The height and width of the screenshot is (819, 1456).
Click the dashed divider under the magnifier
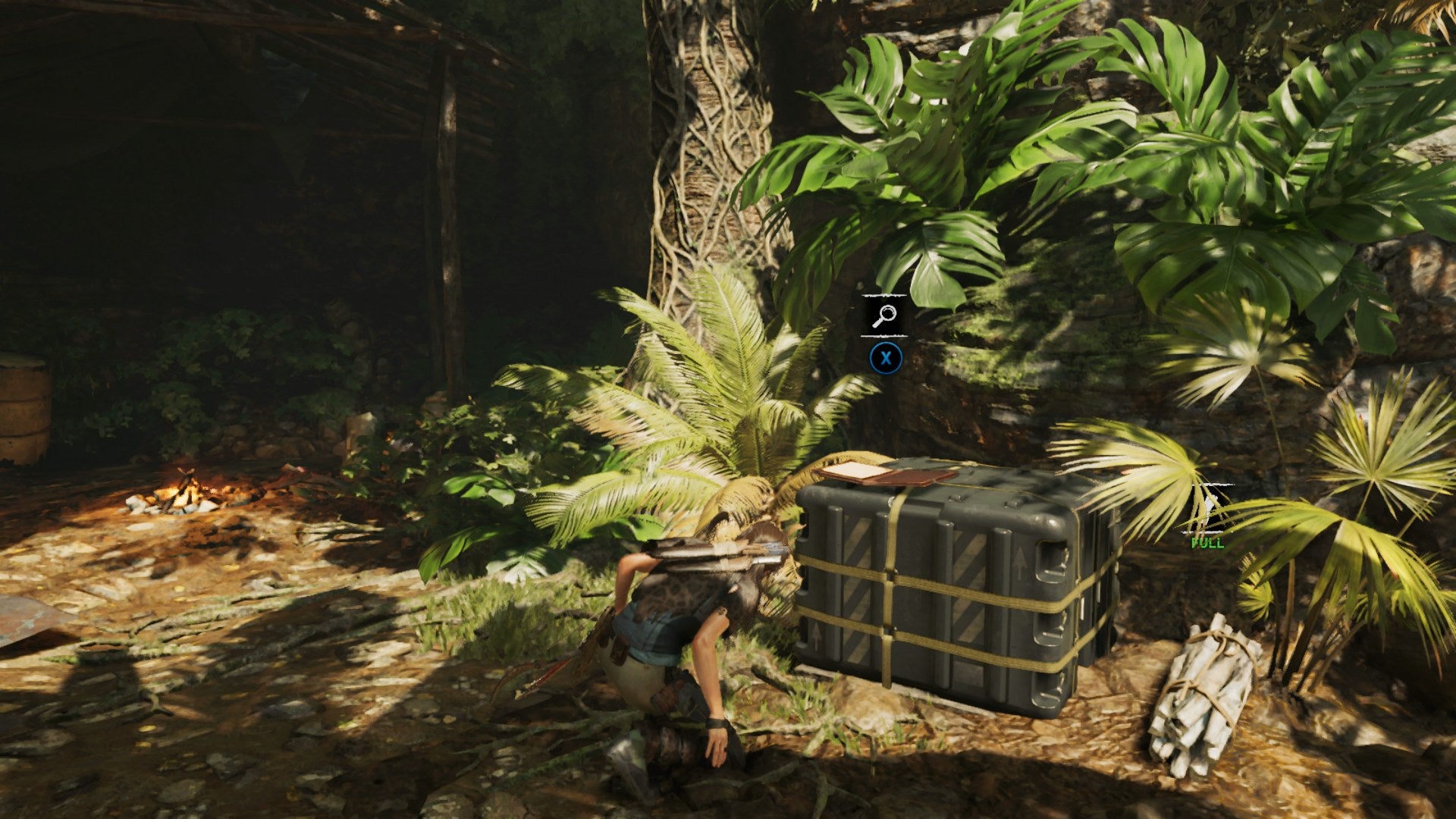pyautogui.click(x=885, y=336)
